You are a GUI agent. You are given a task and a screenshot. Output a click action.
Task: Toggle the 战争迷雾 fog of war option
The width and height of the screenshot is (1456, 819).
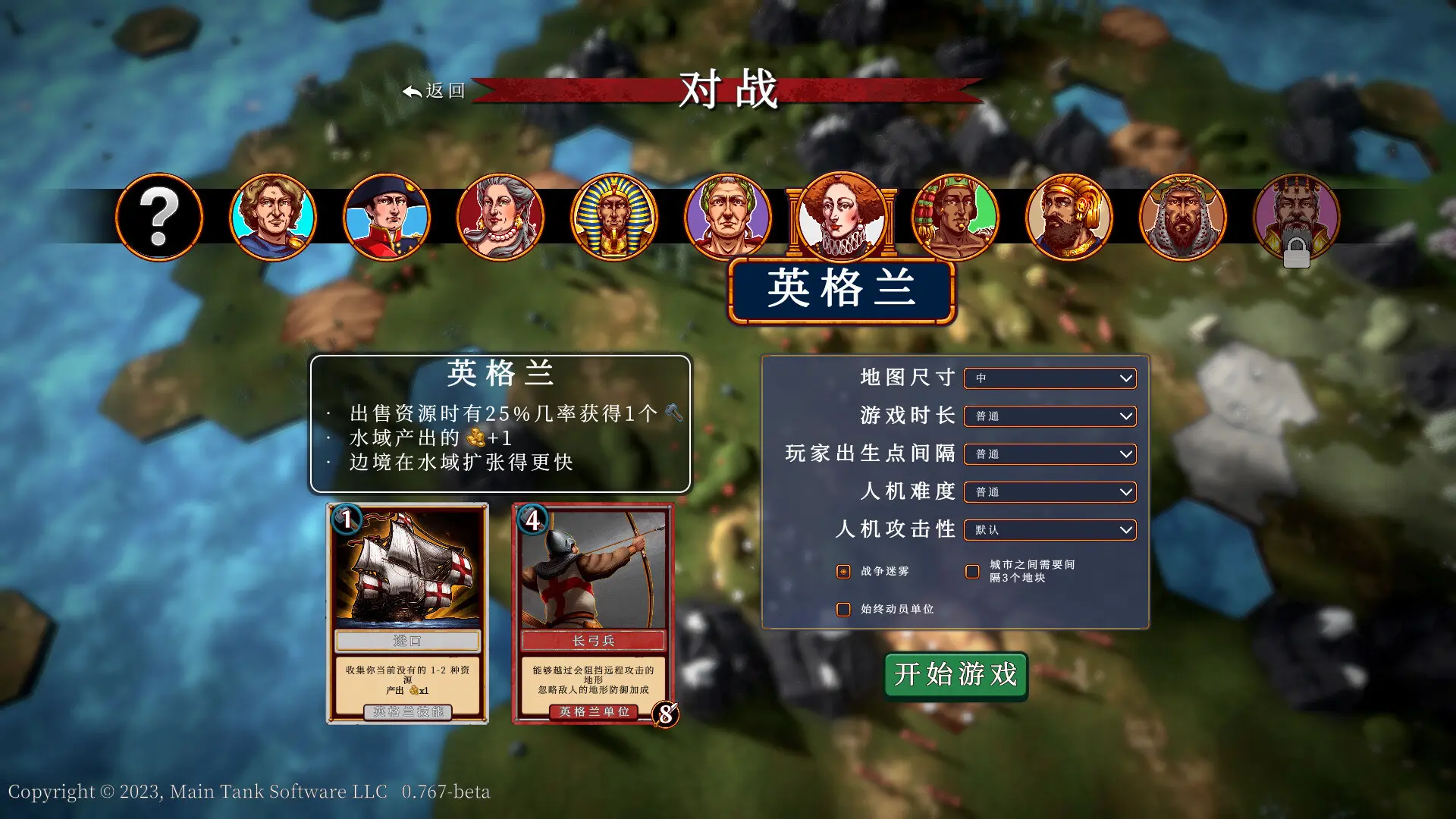point(843,571)
